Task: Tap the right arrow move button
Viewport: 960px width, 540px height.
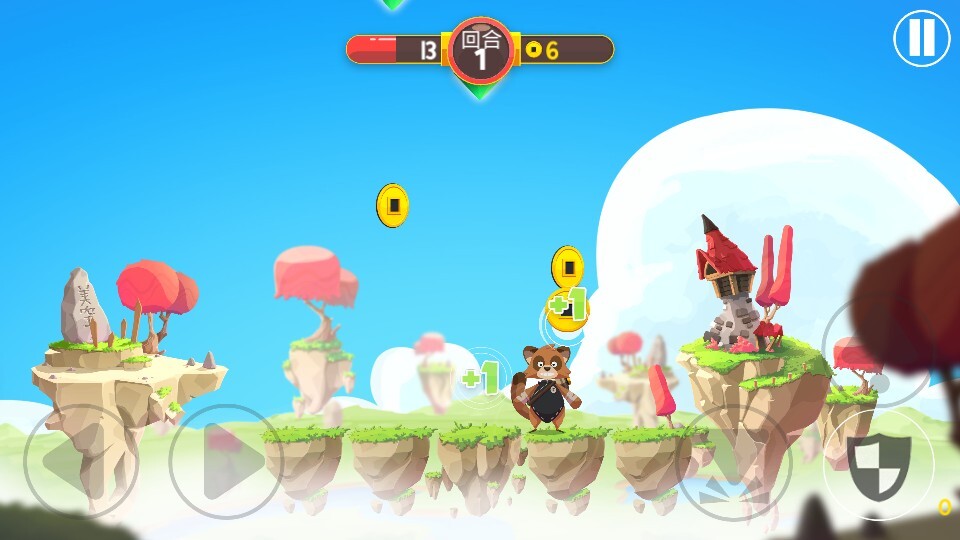Action: tap(225, 462)
